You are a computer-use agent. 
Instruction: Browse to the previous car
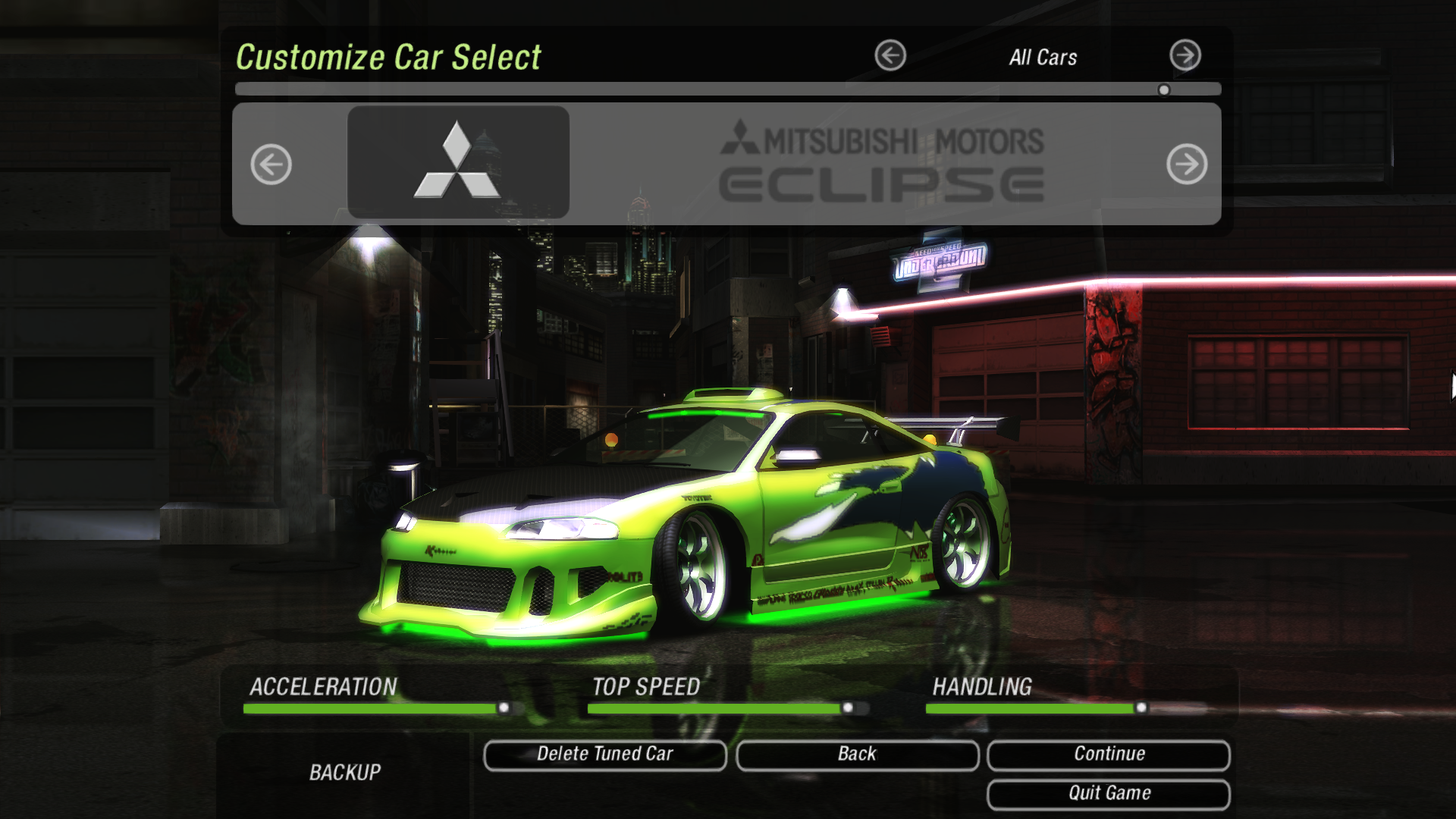[271, 164]
